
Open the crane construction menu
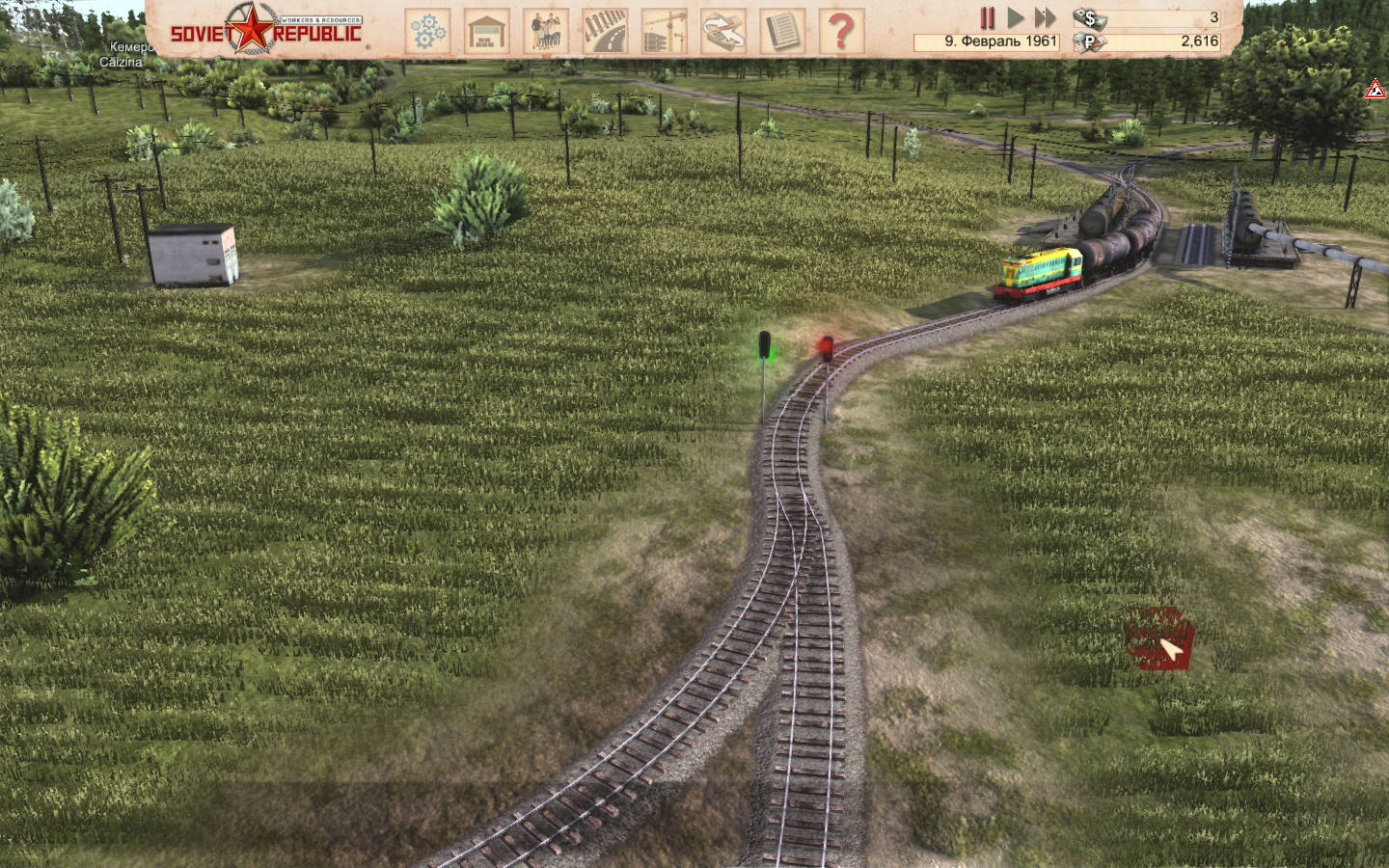point(664,31)
